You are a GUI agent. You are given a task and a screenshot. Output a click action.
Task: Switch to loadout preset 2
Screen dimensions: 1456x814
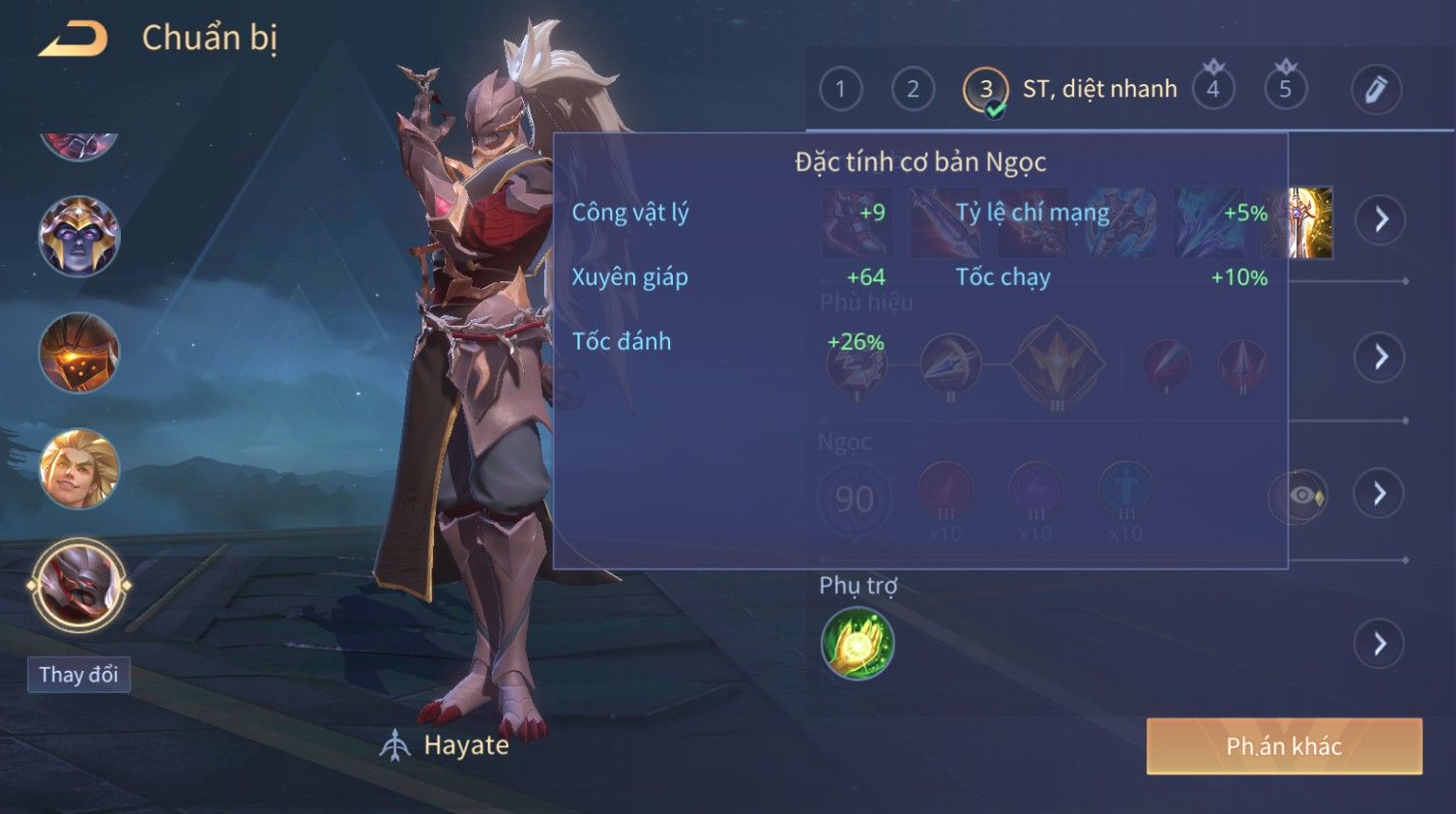point(913,90)
